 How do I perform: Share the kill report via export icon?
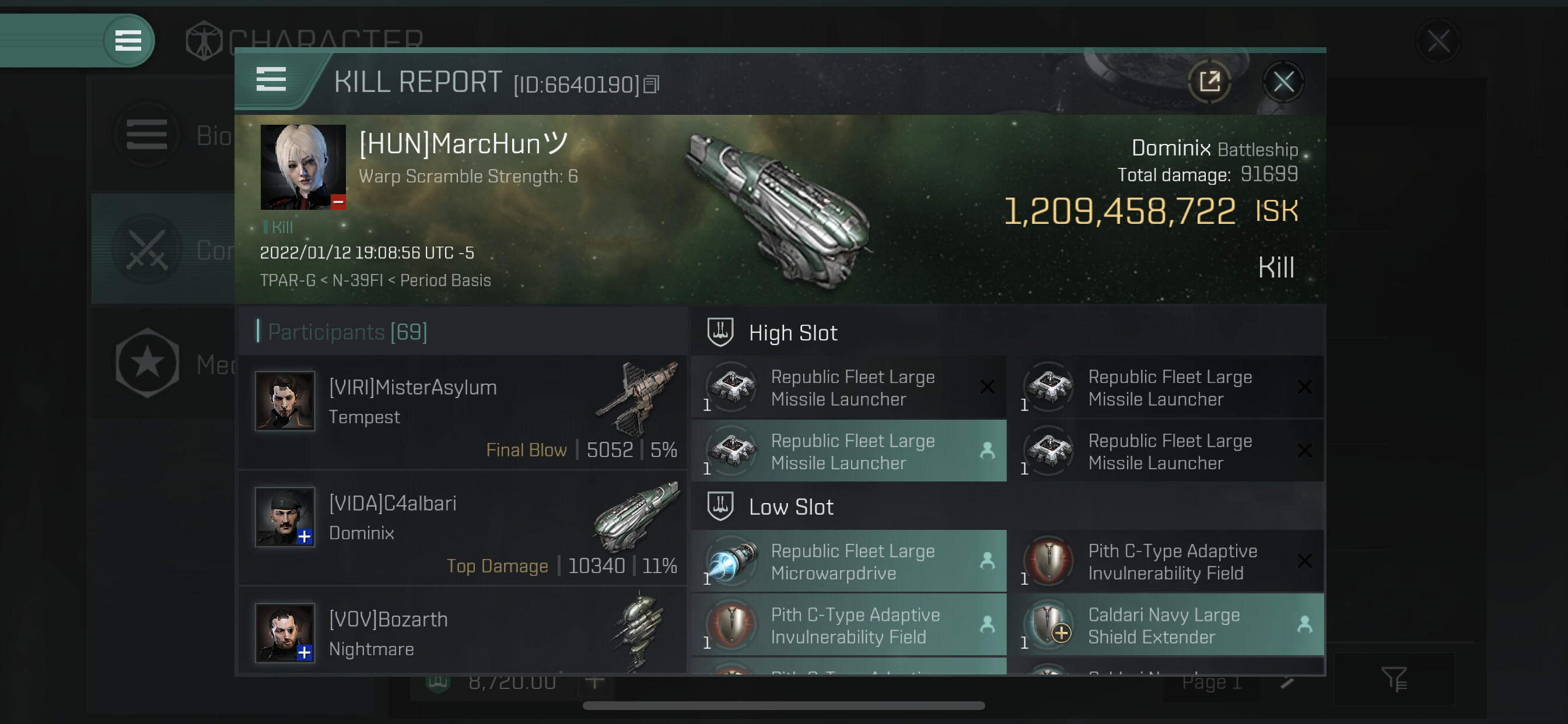[1209, 82]
